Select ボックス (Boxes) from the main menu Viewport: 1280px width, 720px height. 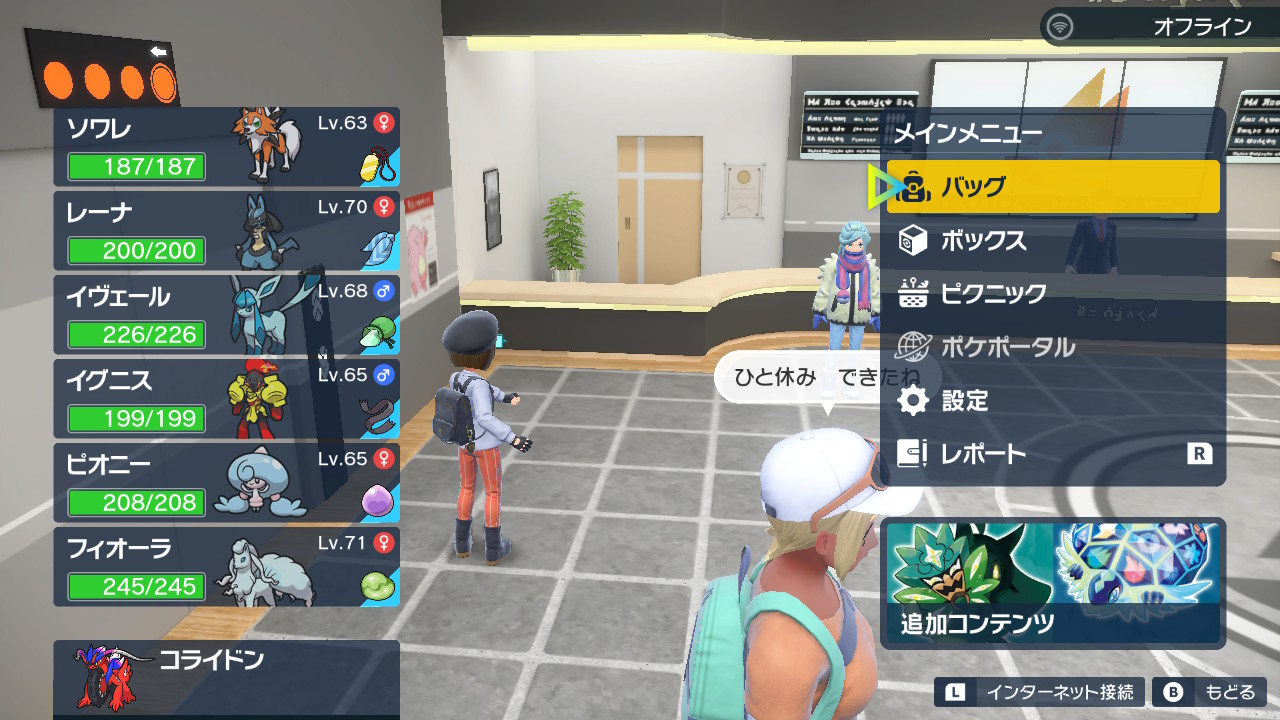tap(1052, 241)
